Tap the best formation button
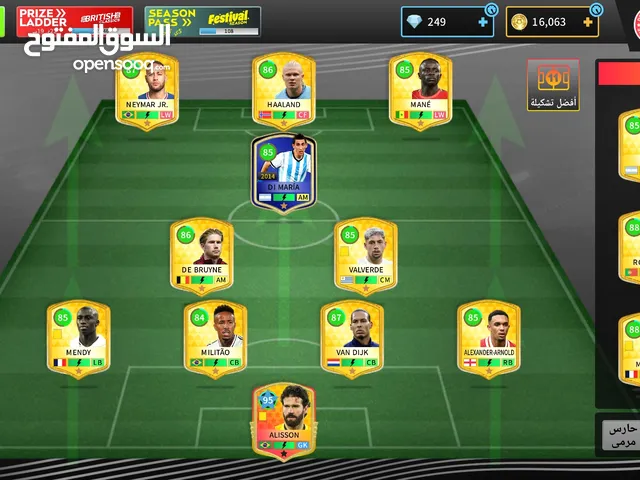The height and width of the screenshot is (480, 640). point(553,85)
